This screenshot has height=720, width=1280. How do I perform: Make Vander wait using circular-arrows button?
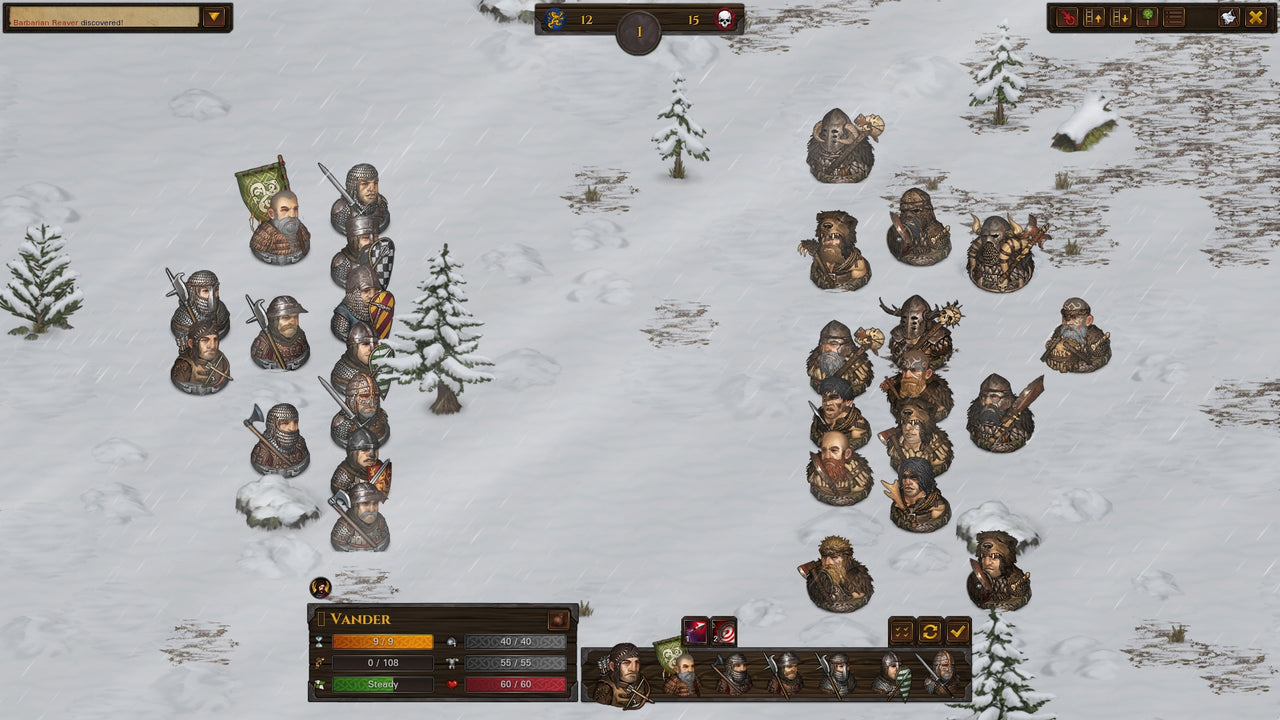coord(929,630)
